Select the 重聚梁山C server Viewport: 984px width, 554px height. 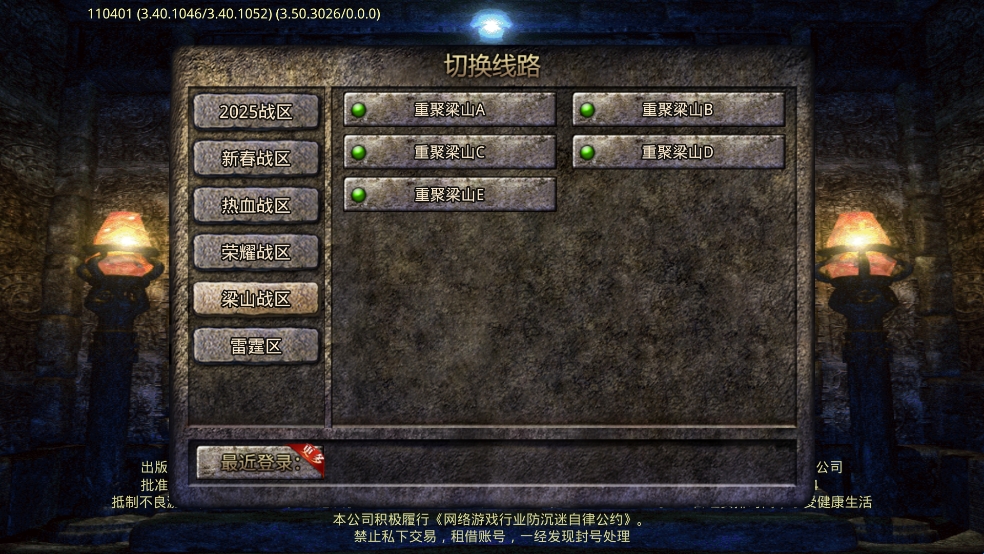450,152
